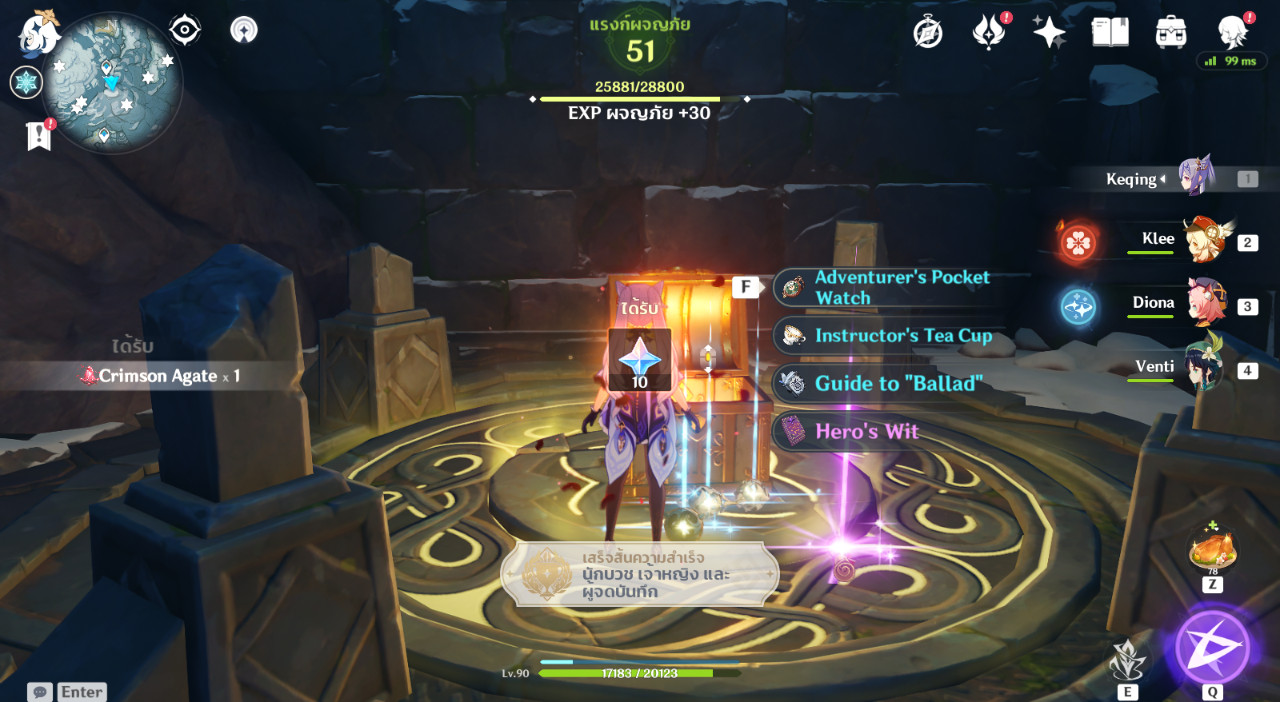The width and height of the screenshot is (1280, 702).
Task: Open the Adventurer Handbook book icon
Action: (1110, 32)
